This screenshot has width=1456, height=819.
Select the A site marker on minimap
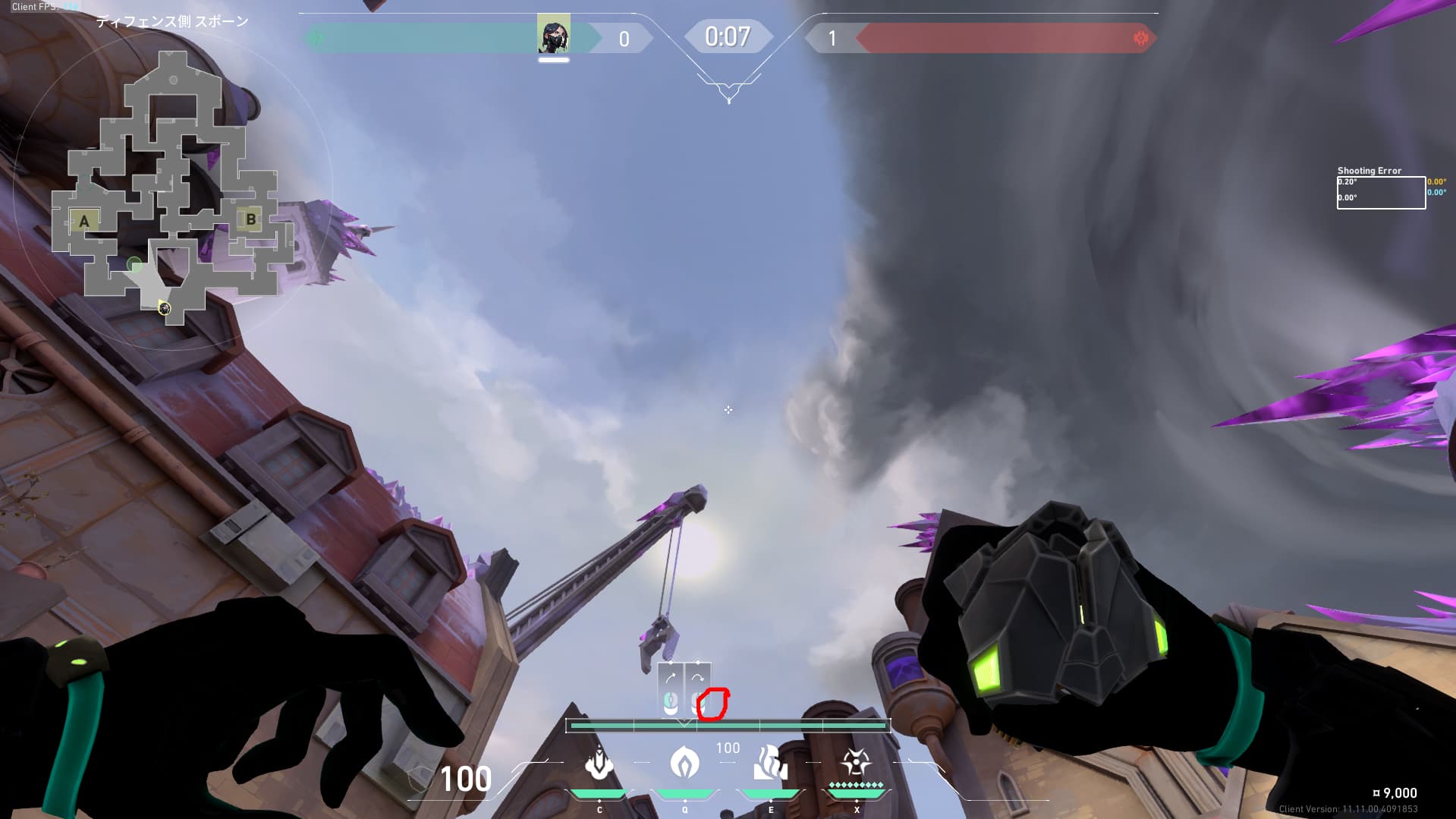[x=84, y=222]
